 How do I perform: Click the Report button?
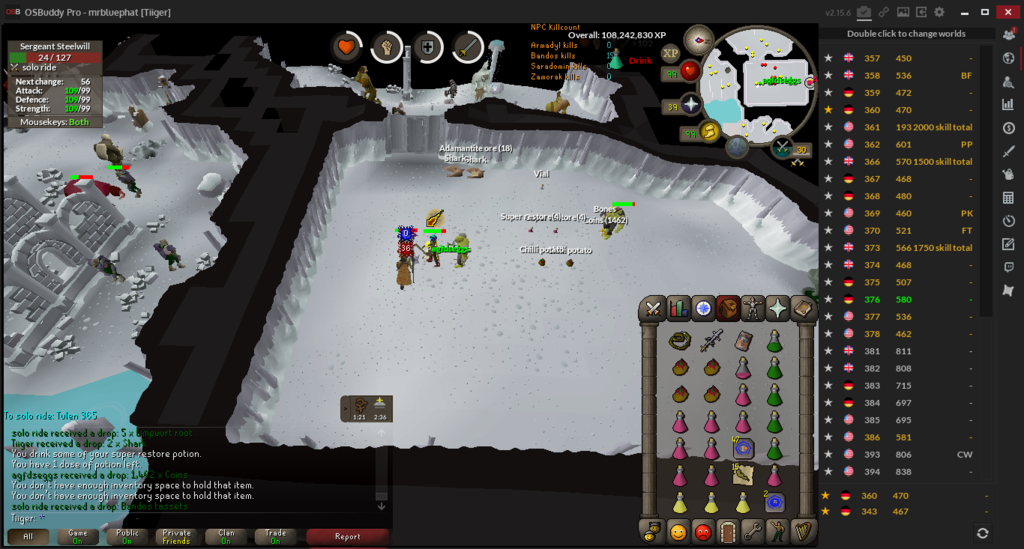point(347,537)
